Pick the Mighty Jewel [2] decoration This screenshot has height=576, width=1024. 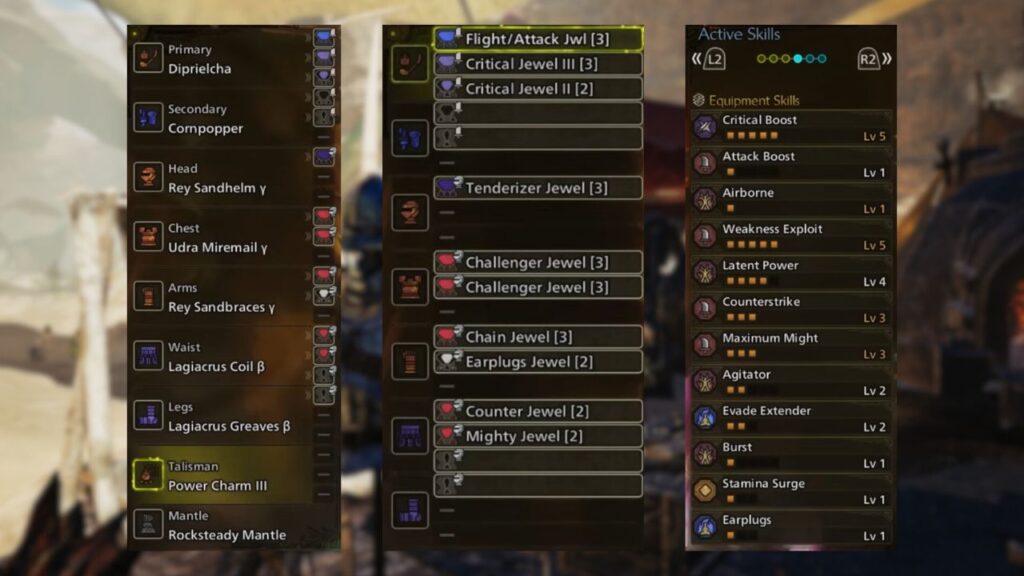tap(538, 436)
